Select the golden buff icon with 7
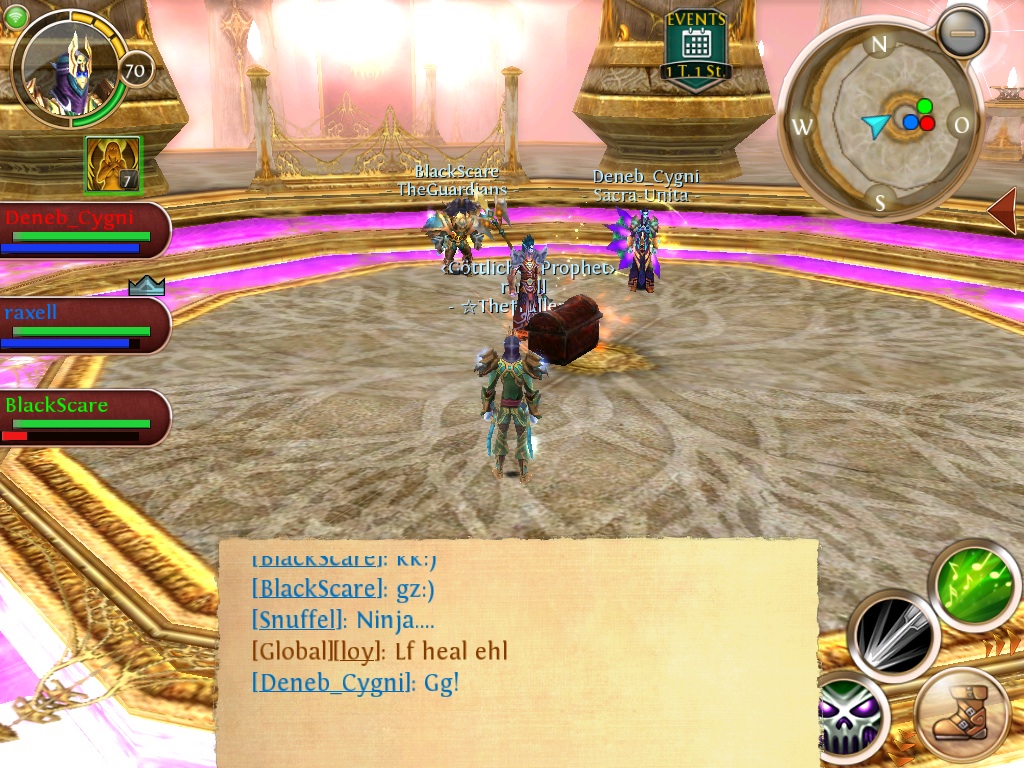1024x768 pixels. [113, 164]
